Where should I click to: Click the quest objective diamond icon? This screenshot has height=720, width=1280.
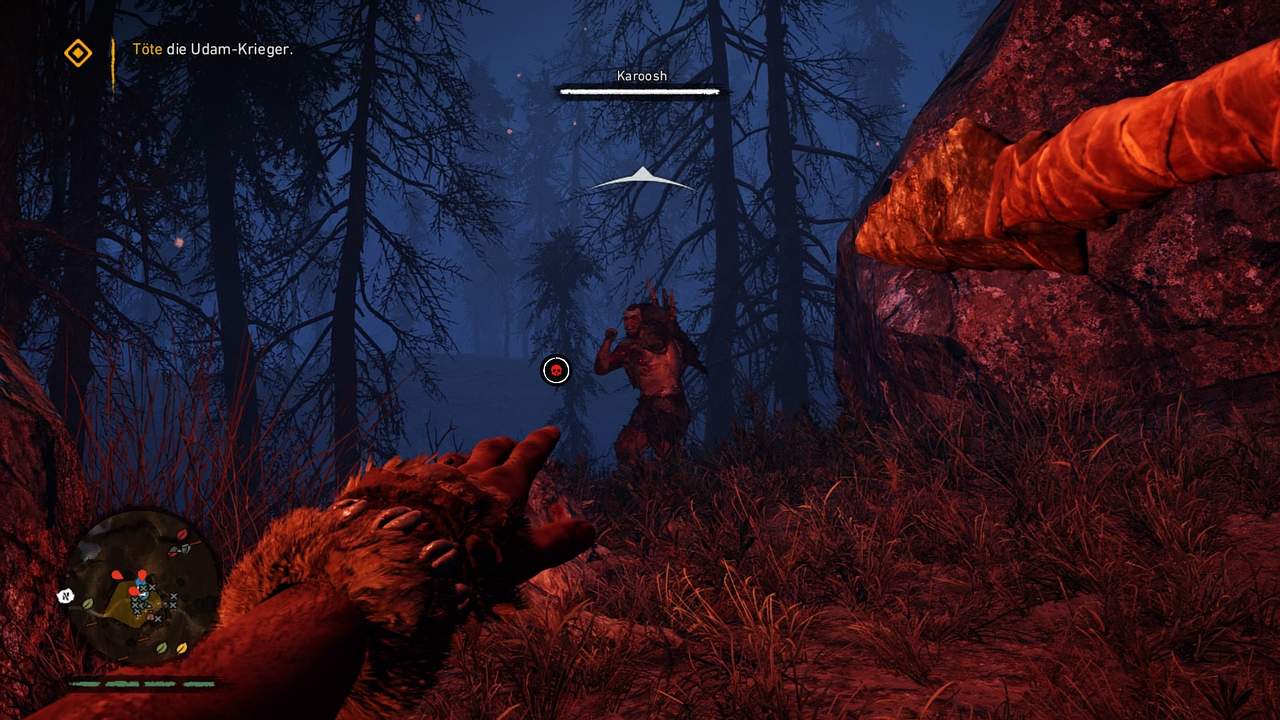(78, 53)
